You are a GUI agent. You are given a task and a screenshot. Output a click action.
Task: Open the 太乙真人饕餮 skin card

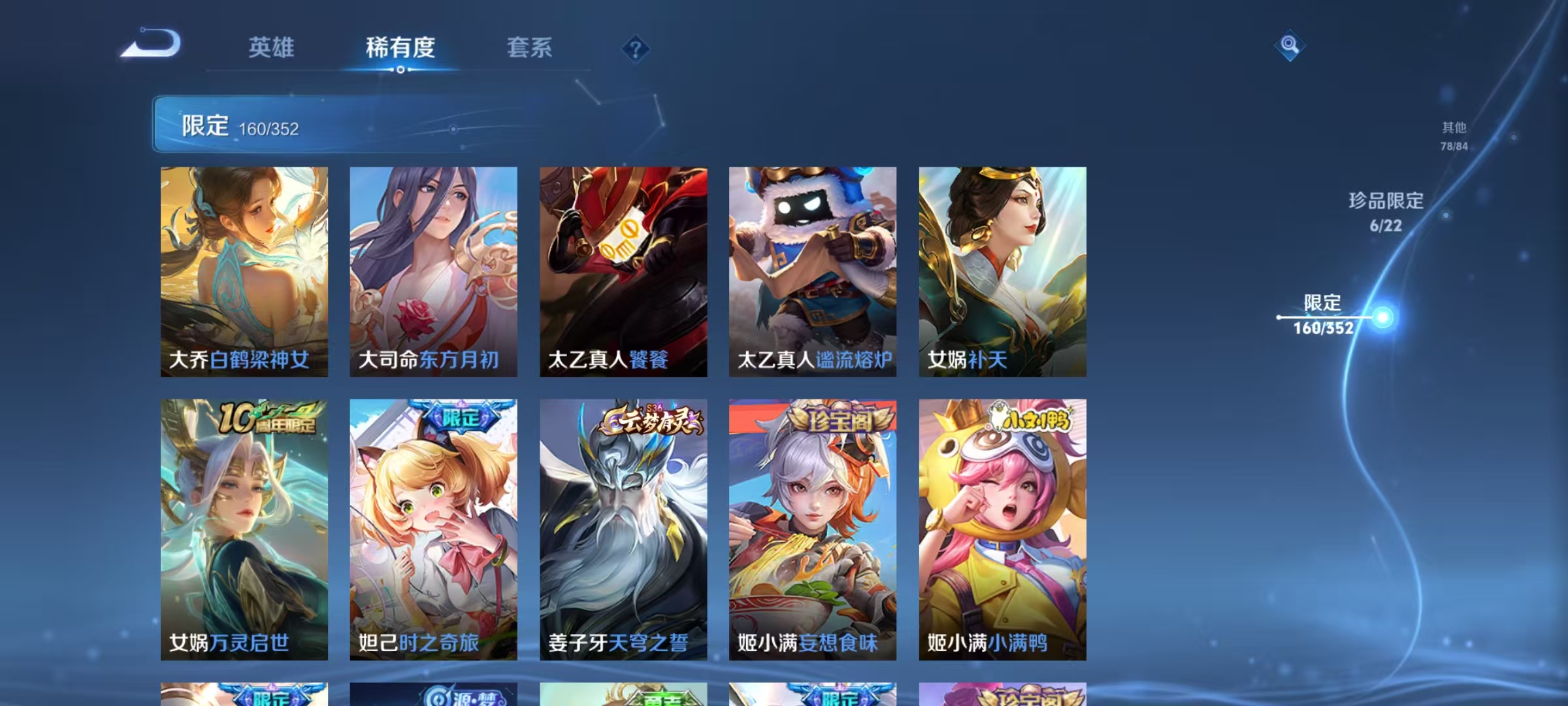click(624, 271)
